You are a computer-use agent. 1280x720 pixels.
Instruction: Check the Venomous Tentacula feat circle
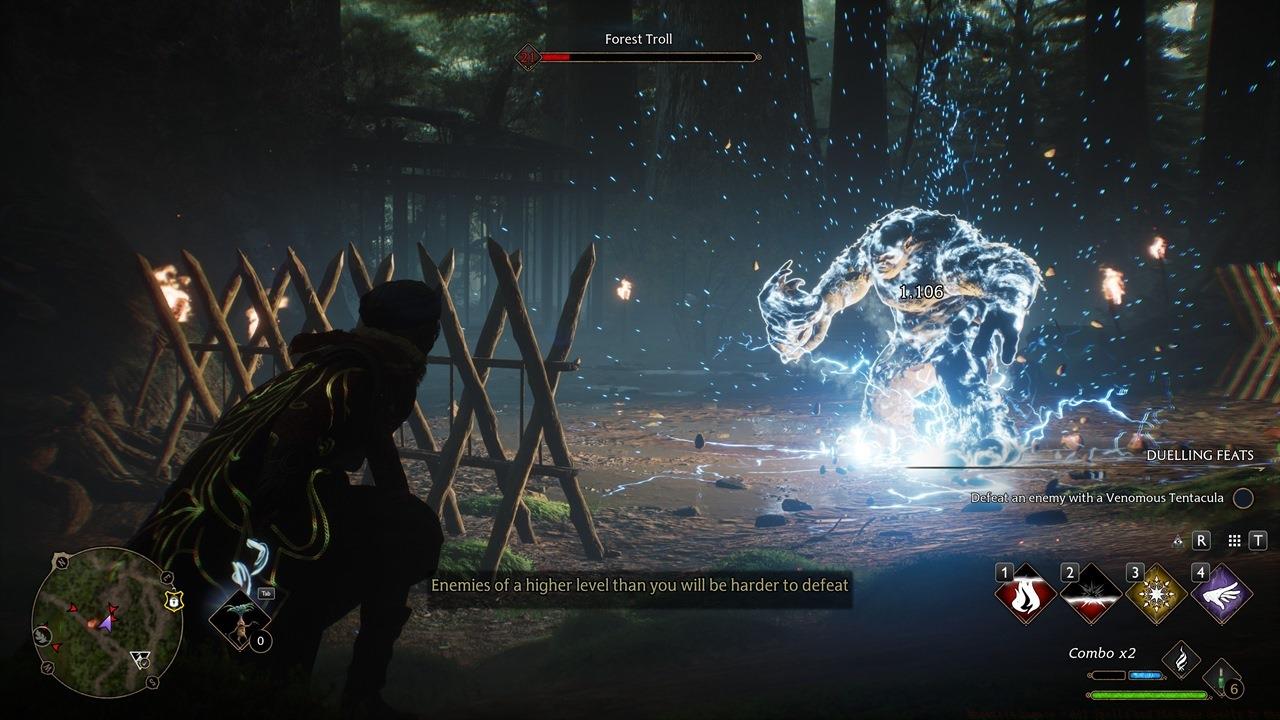(x=1242, y=497)
